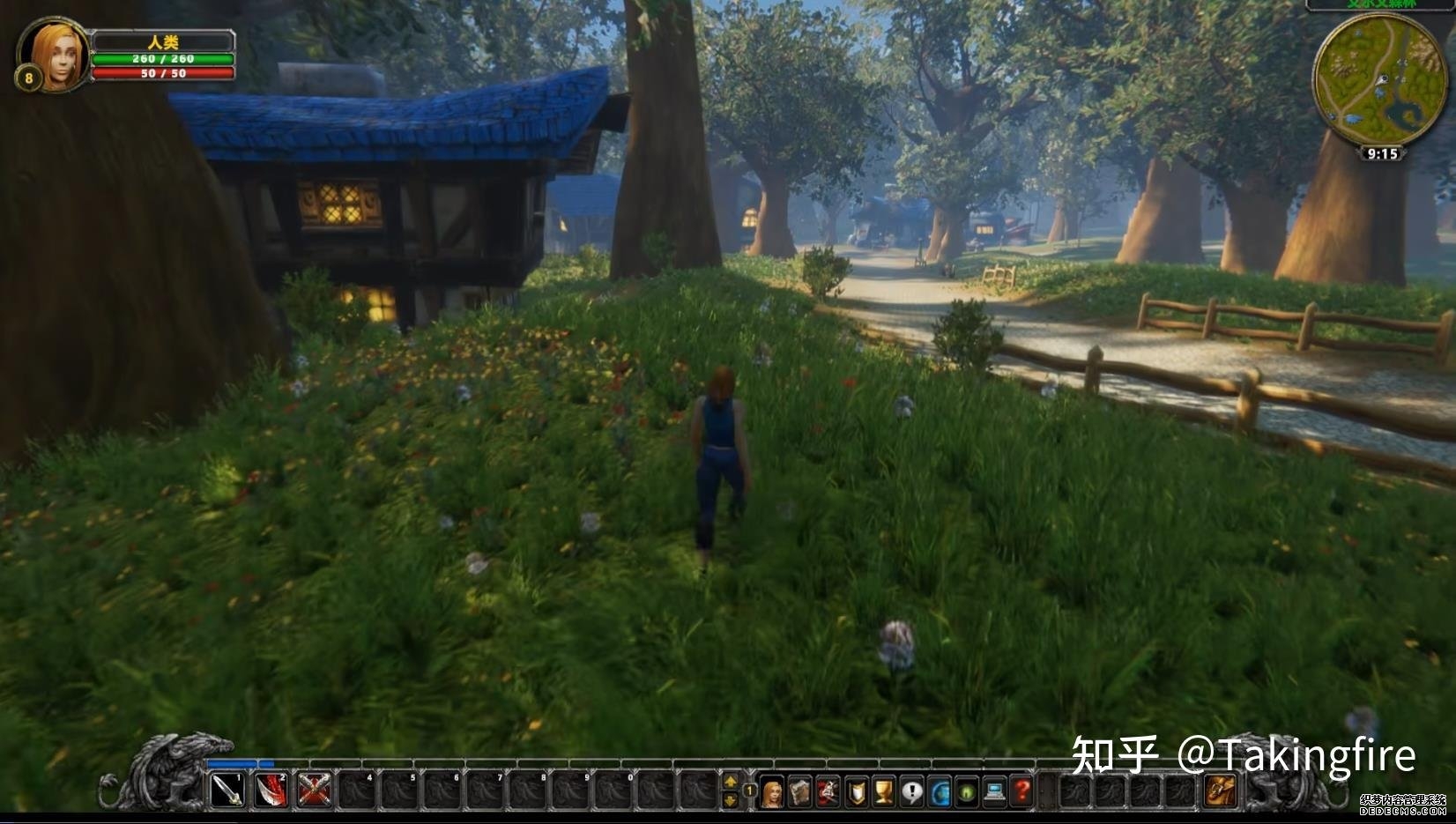The image size is (1456, 824).
Task: Open the shield emblem micro button
Action: pyautogui.click(x=856, y=792)
